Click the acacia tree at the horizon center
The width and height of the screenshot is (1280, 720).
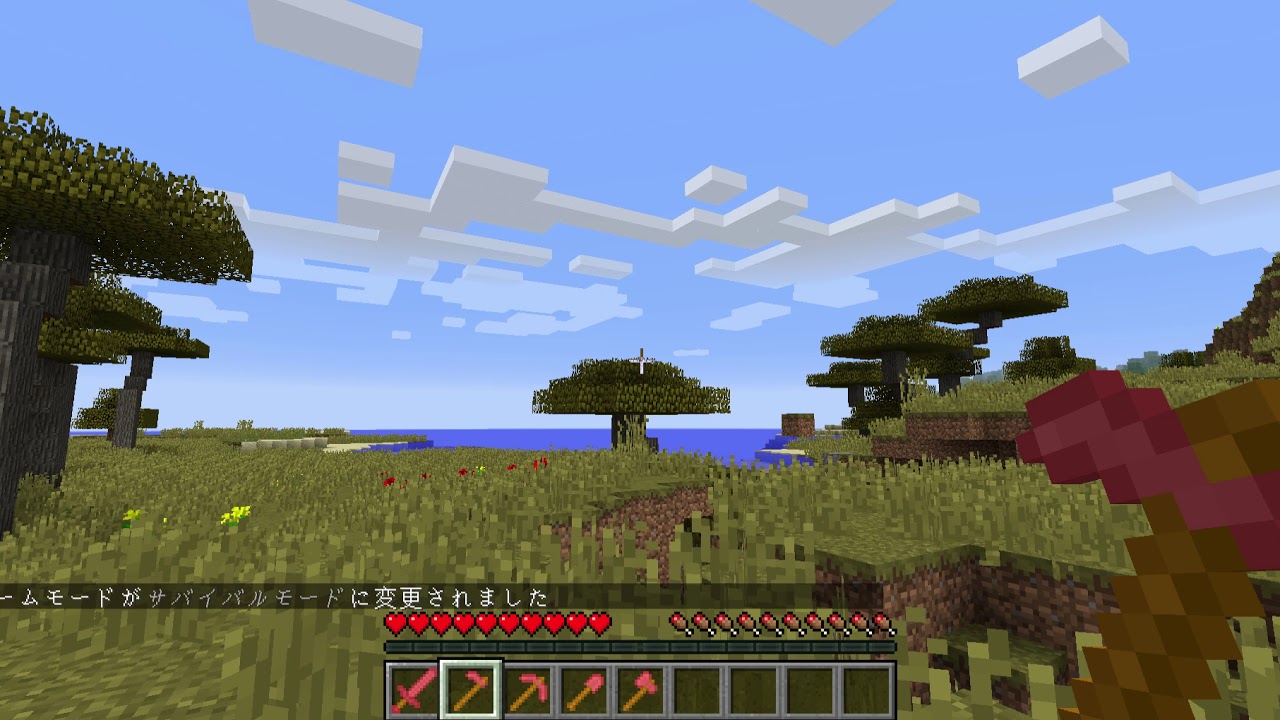pyautogui.click(x=620, y=390)
